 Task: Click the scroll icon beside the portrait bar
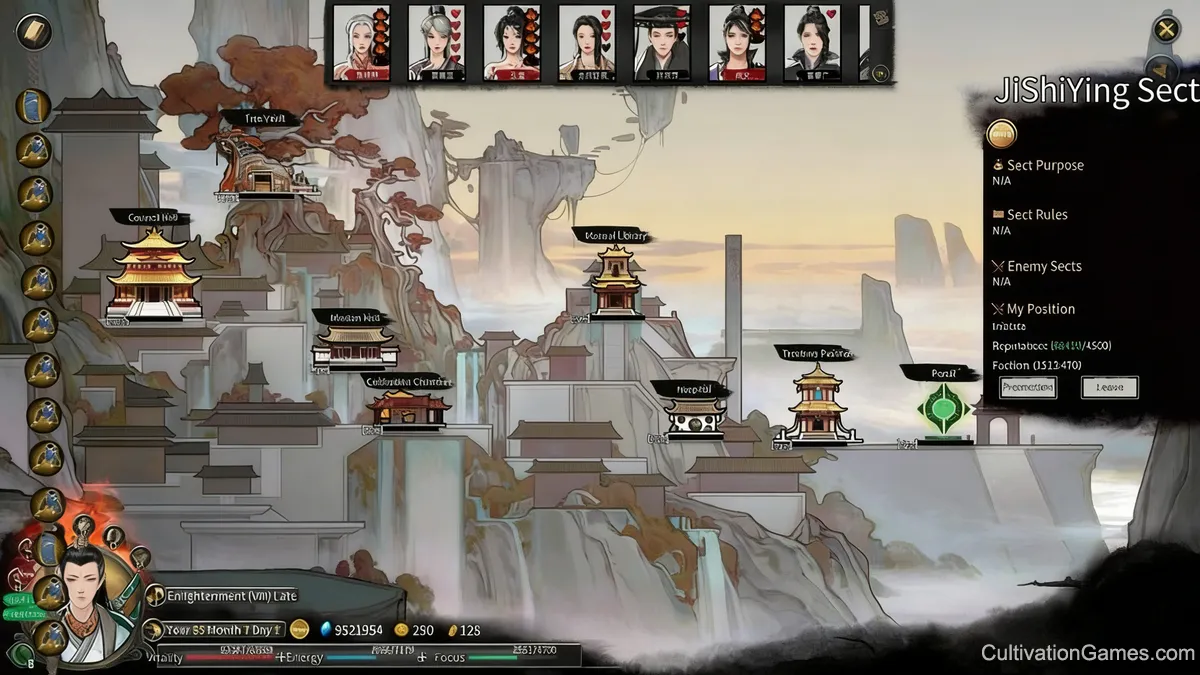click(x=879, y=17)
